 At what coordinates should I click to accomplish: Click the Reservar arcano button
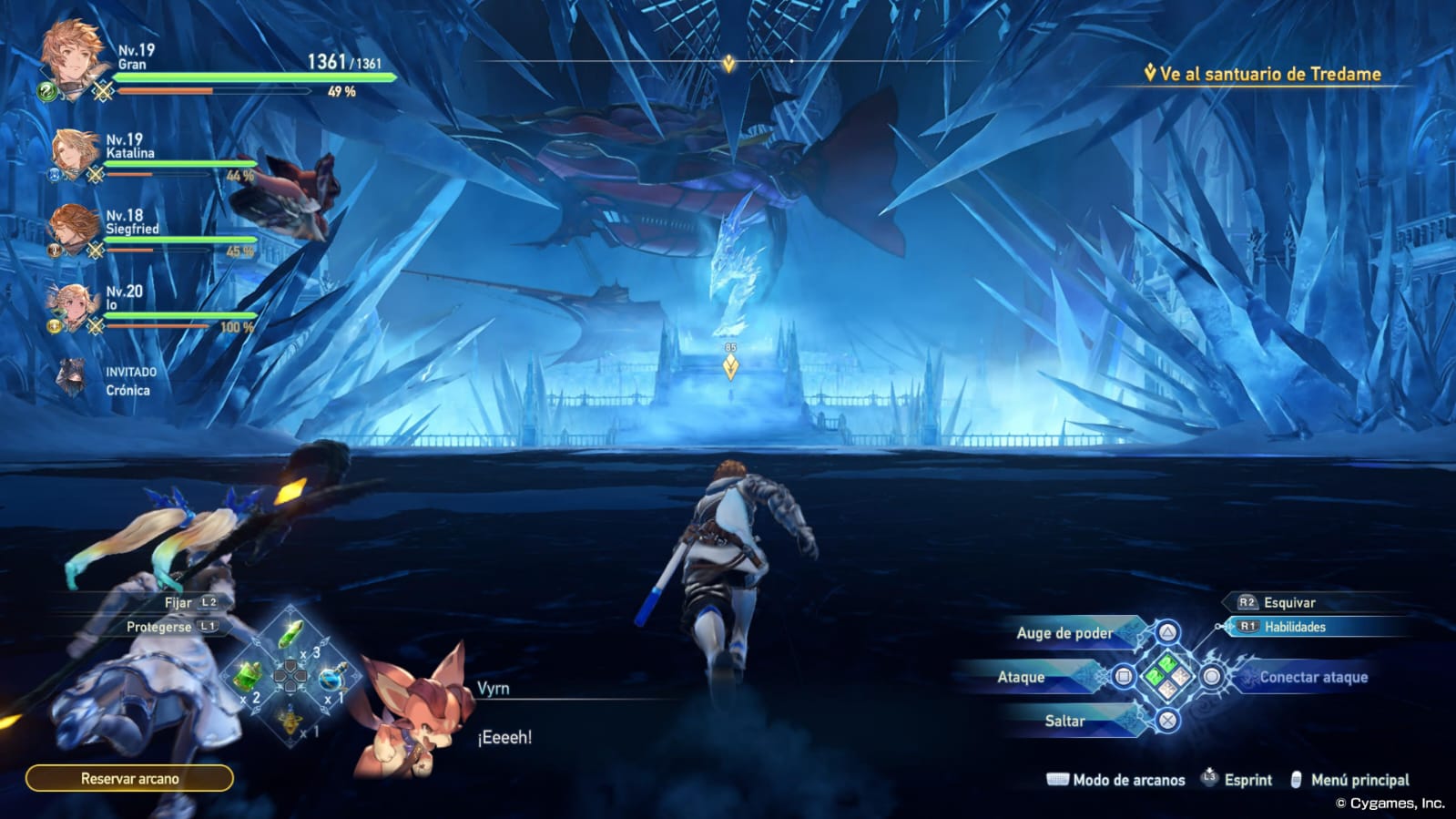129,779
